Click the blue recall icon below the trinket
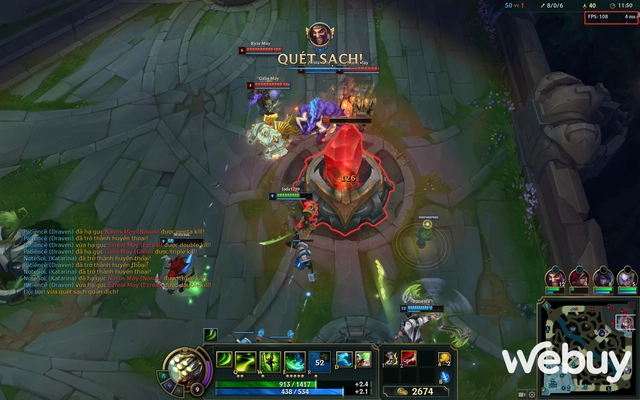 pos(445,377)
